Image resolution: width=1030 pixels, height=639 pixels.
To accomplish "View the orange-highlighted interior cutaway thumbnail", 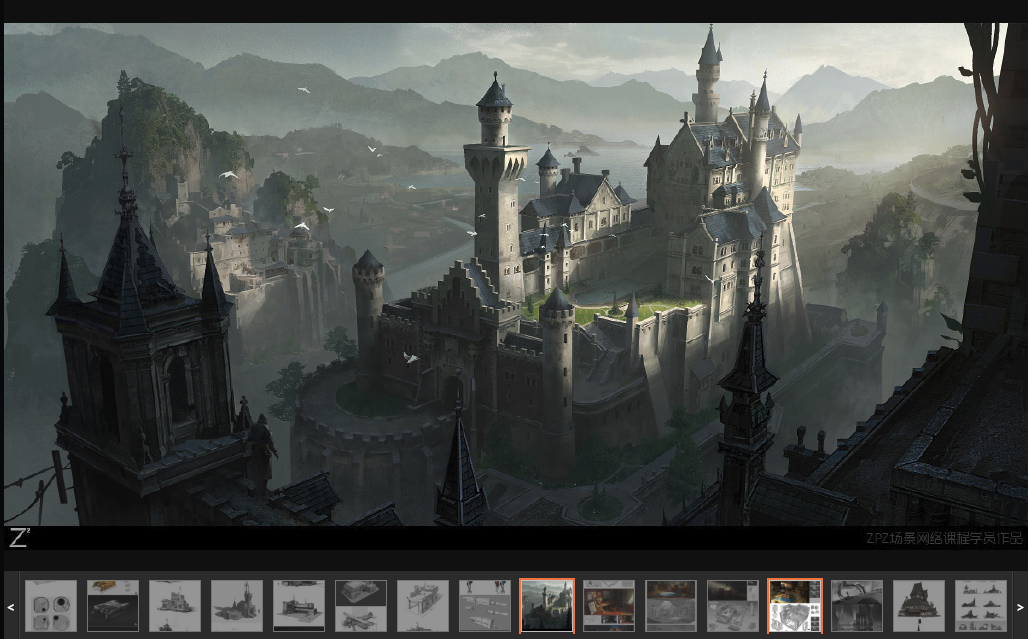I will [795, 606].
